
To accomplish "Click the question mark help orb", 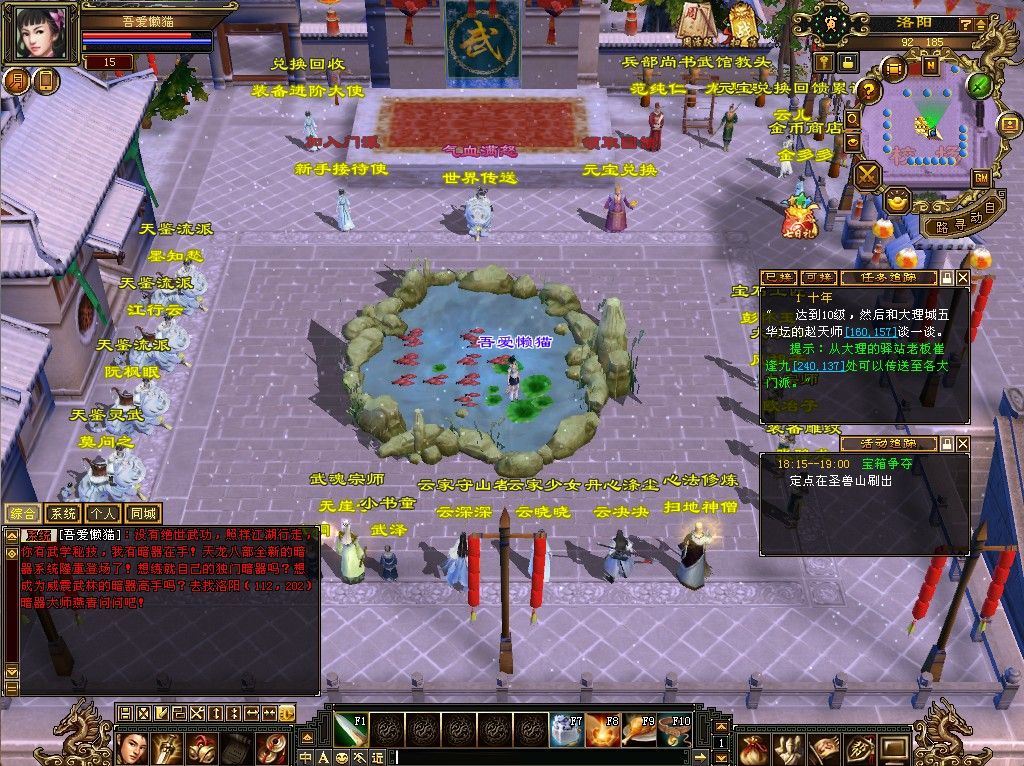I will (869, 91).
